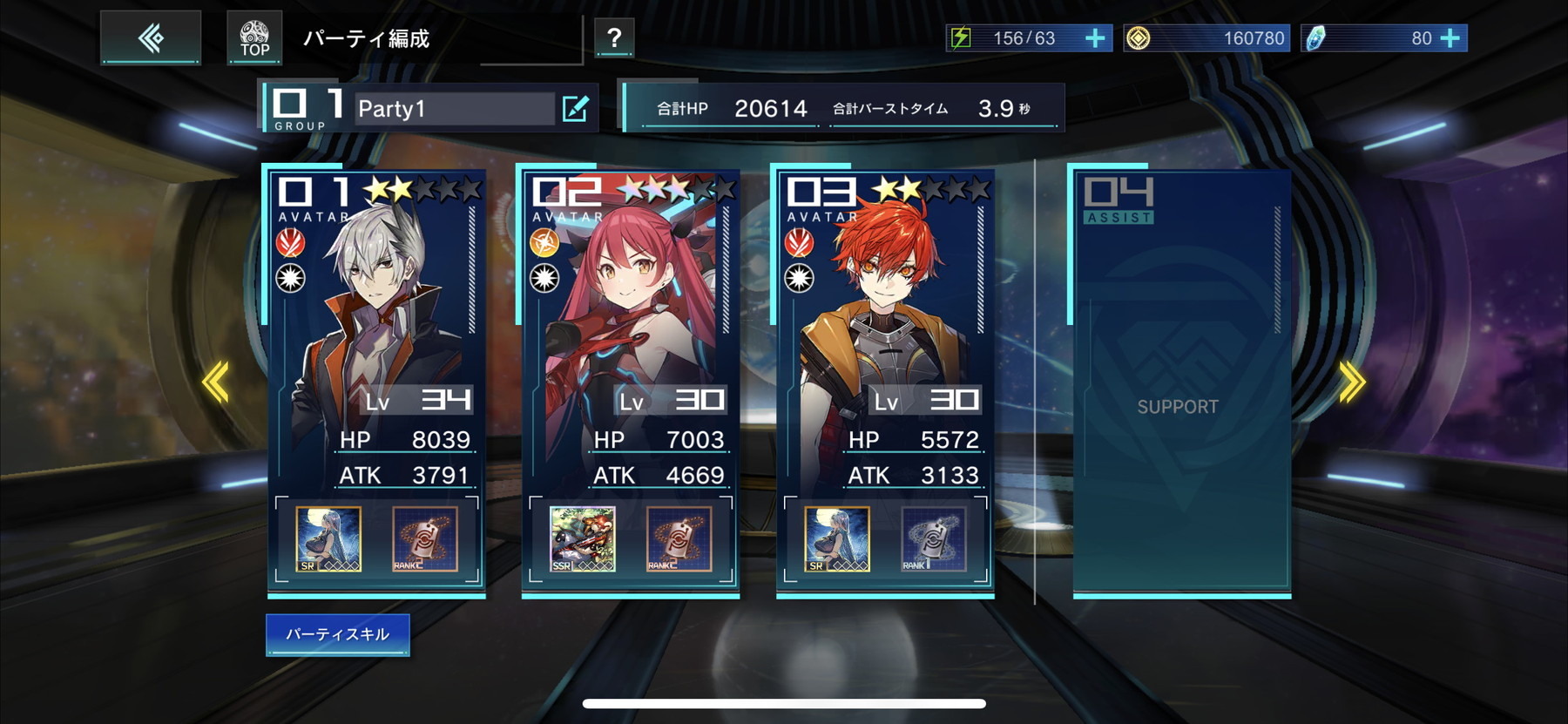Select the 04 ASSIST SUPPORT slot
Screen dimensions: 1568x724
tap(1179, 383)
